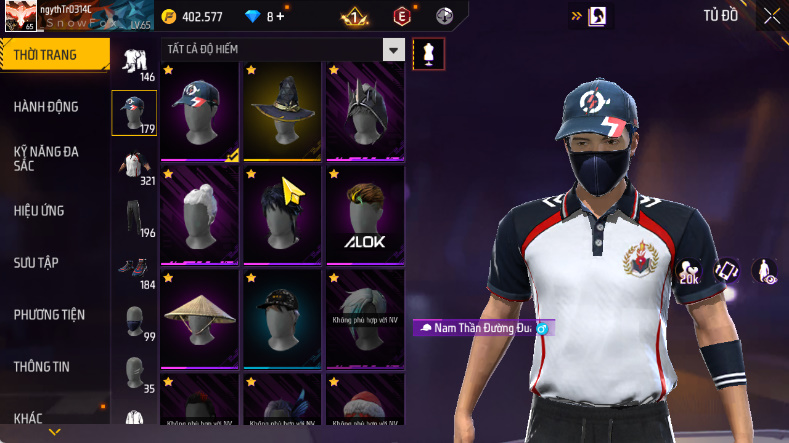This screenshot has width=789, height=443.
Task: Open the Thông Tin tab
Action: tap(42, 366)
